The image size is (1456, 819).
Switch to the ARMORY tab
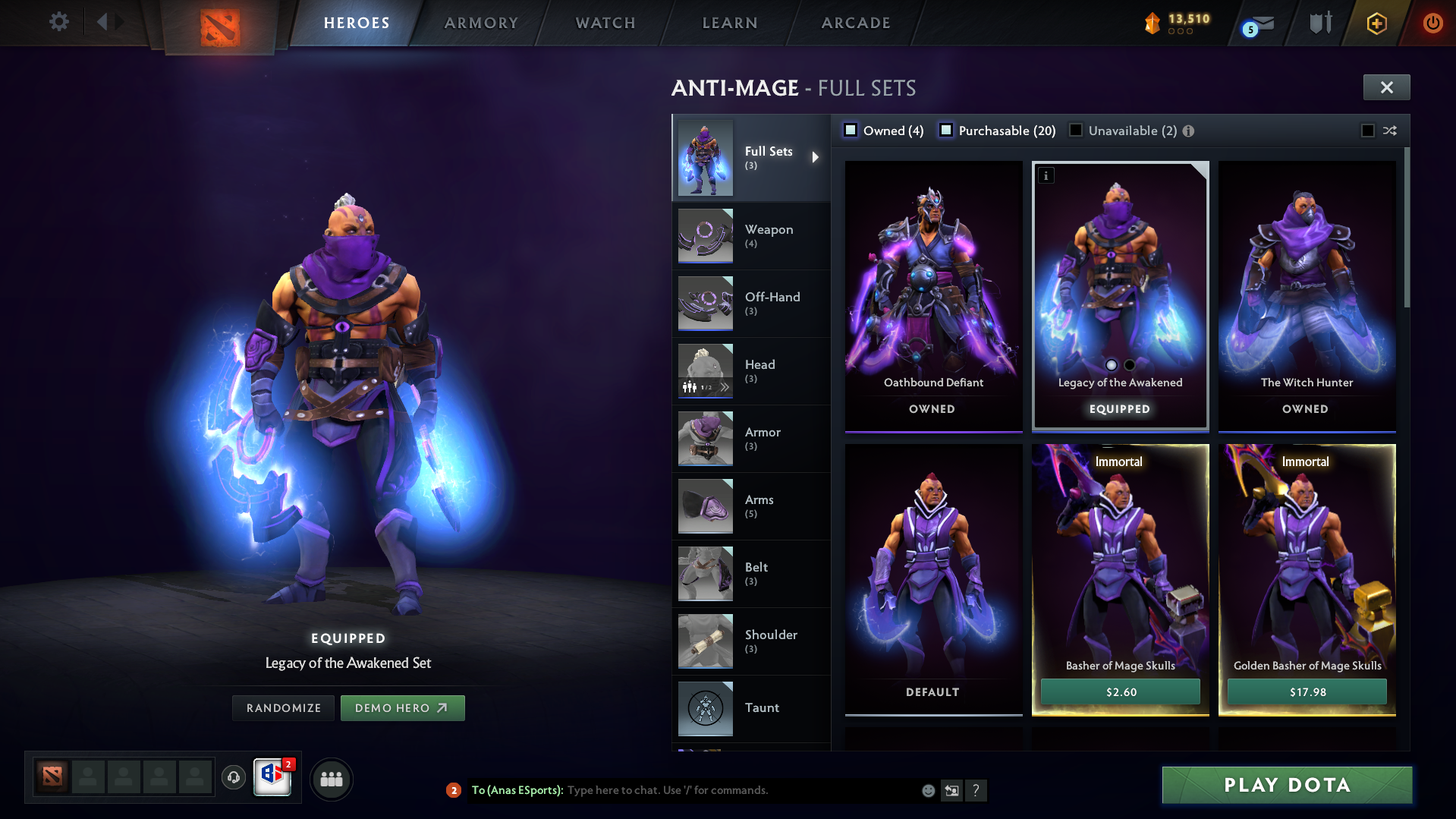click(481, 23)
